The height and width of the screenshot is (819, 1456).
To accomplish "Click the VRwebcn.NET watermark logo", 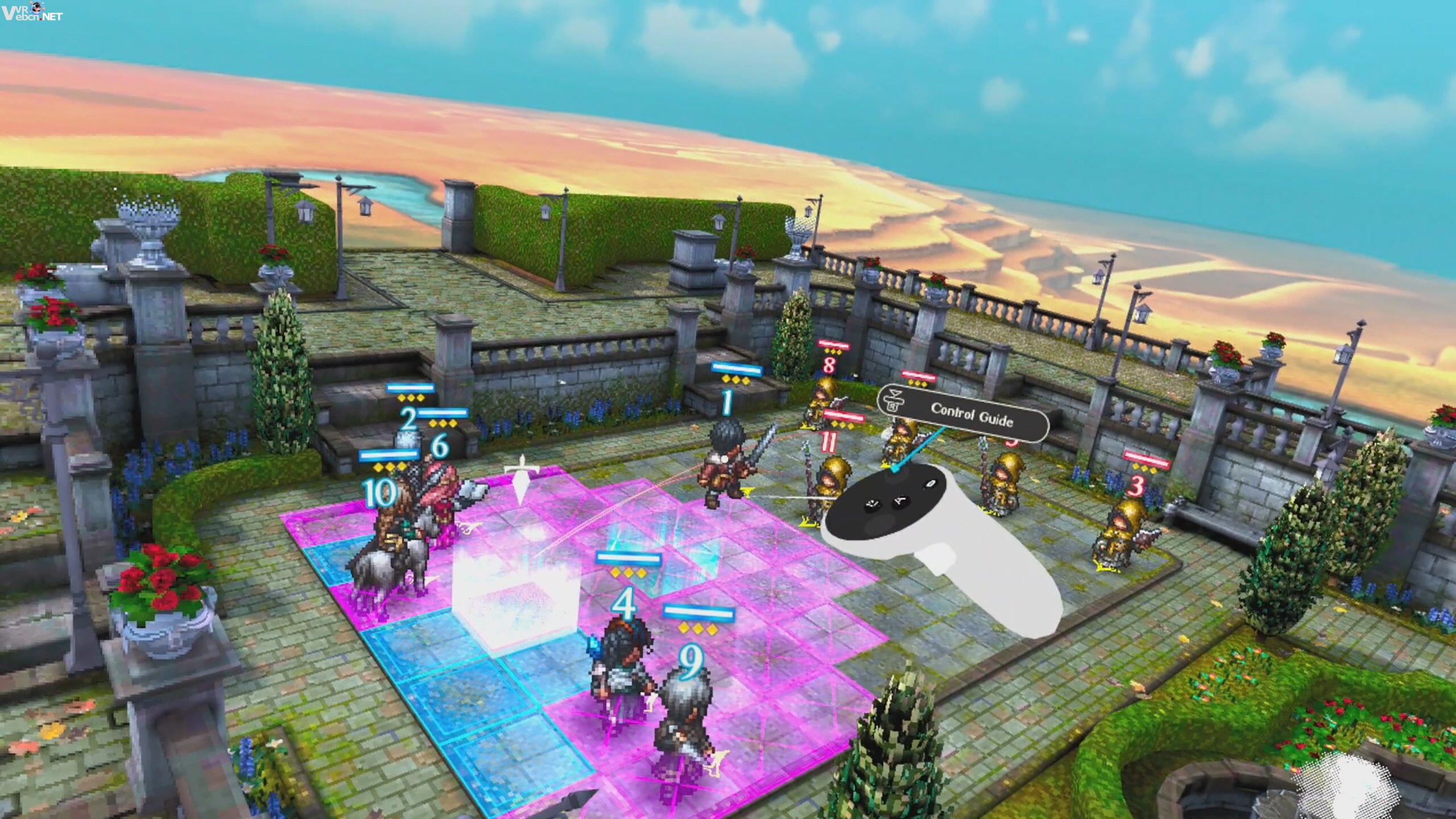I will coord(32,11).
